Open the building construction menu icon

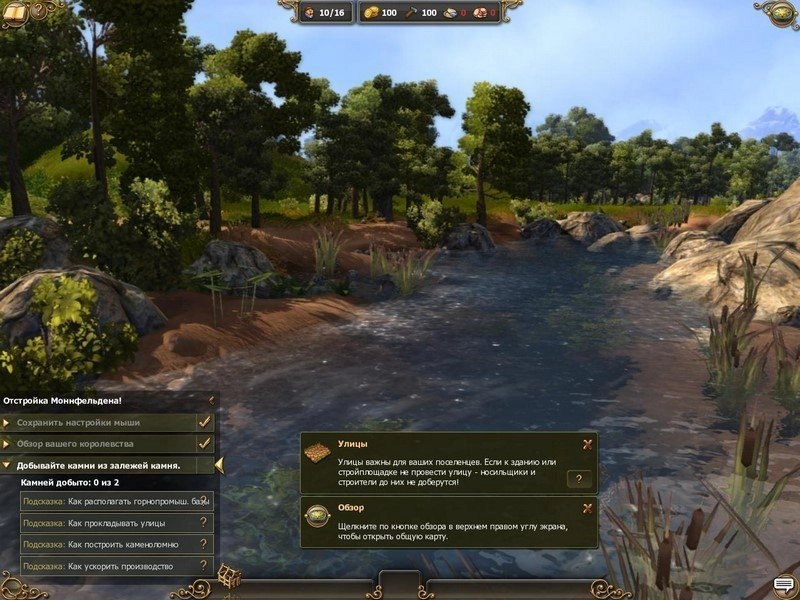pos(229,576)
